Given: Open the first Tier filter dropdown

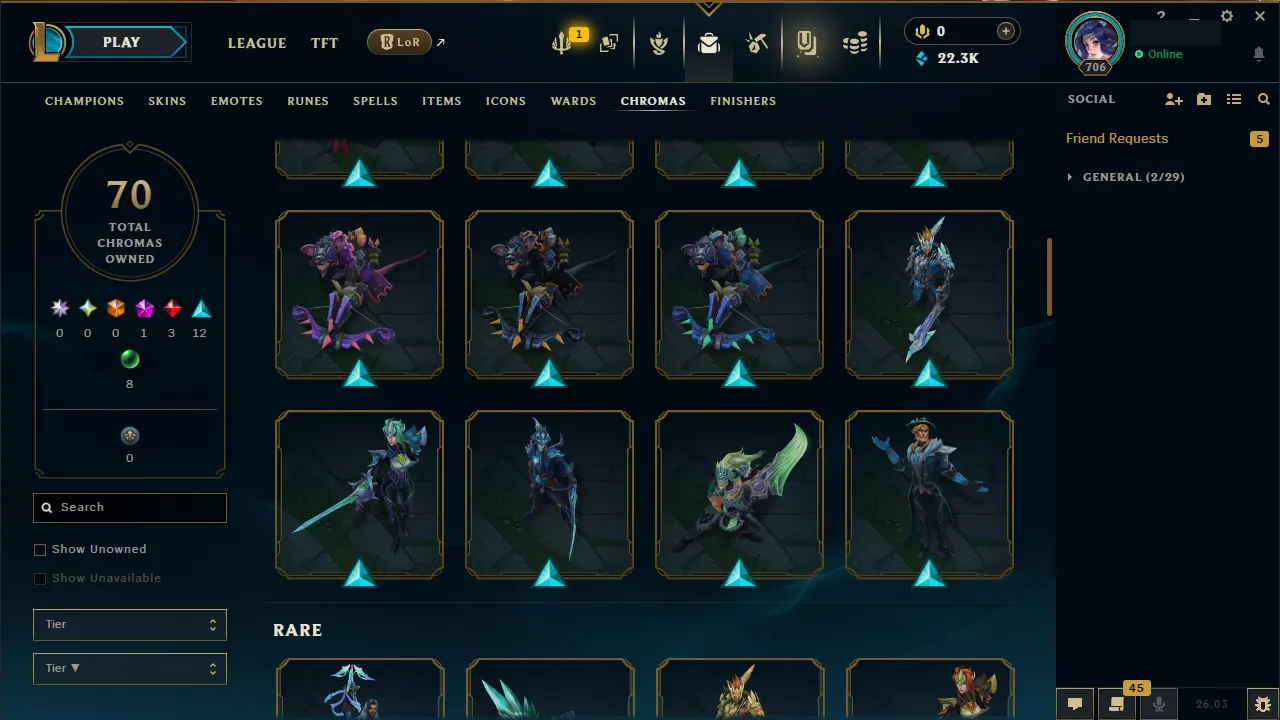Looking at the screenshot, I should [130, 624].
